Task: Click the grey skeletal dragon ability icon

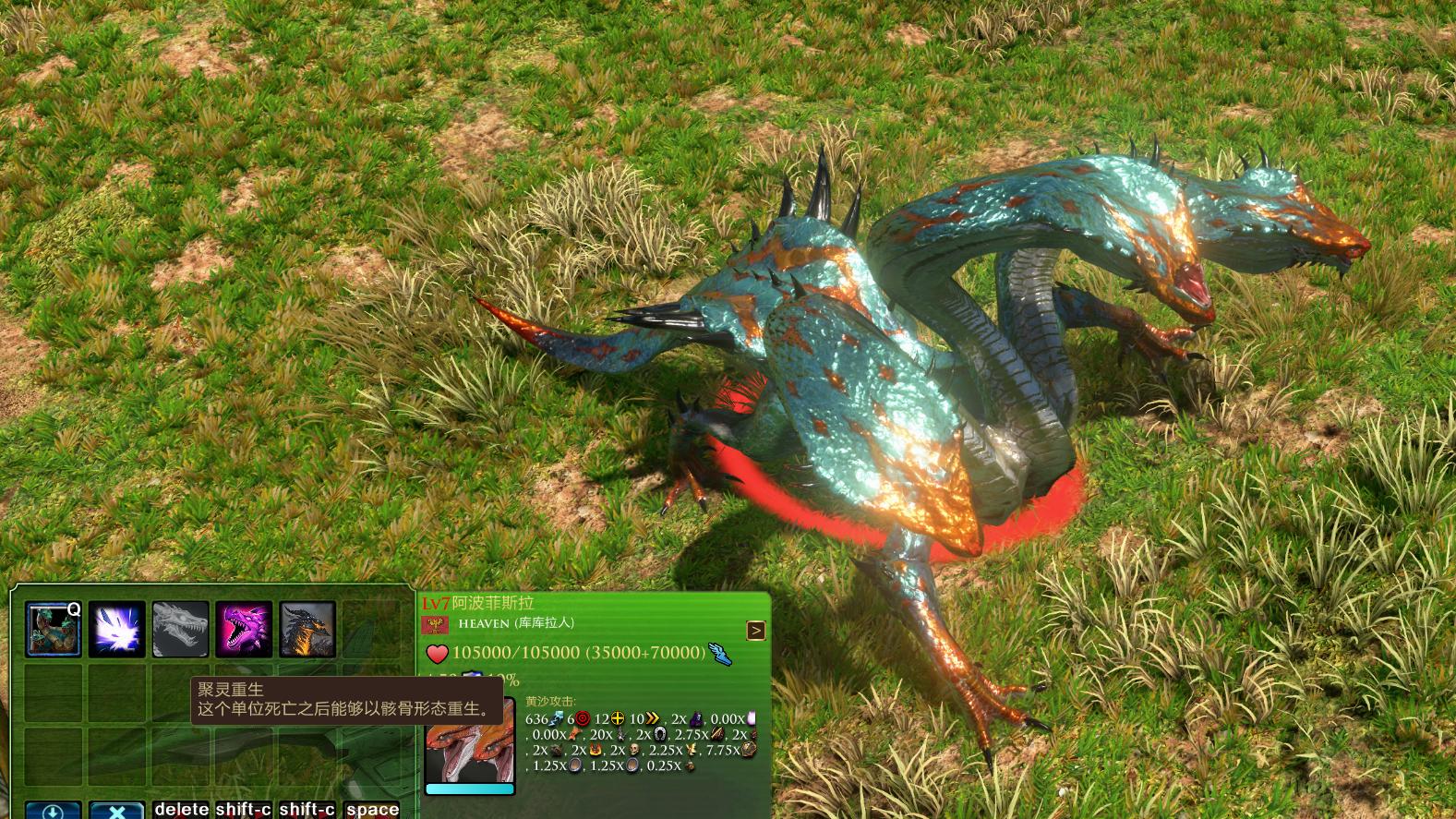Action: pyautogui.click(x=180, y=629)
